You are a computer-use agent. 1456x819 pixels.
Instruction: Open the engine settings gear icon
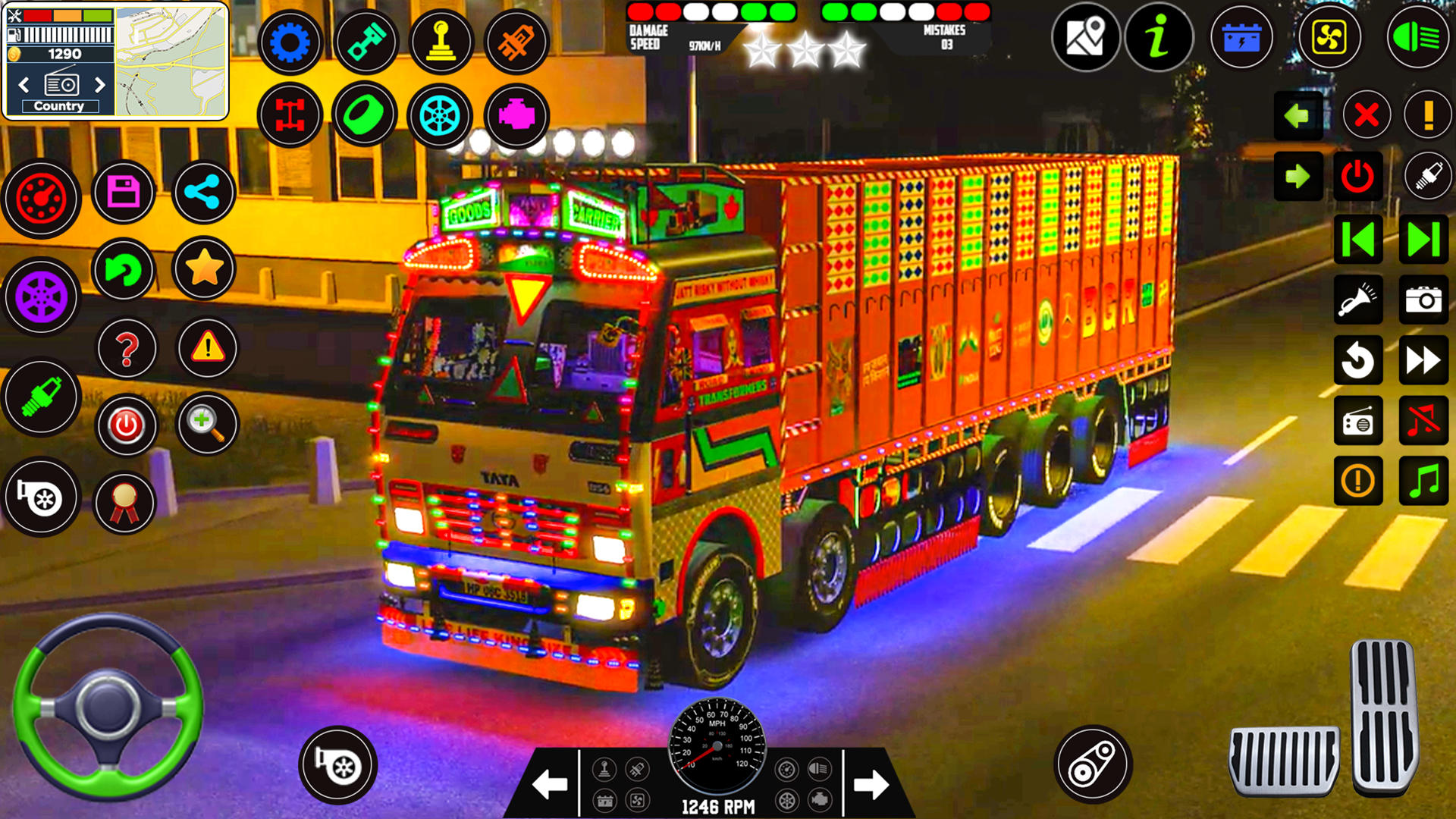290,42
